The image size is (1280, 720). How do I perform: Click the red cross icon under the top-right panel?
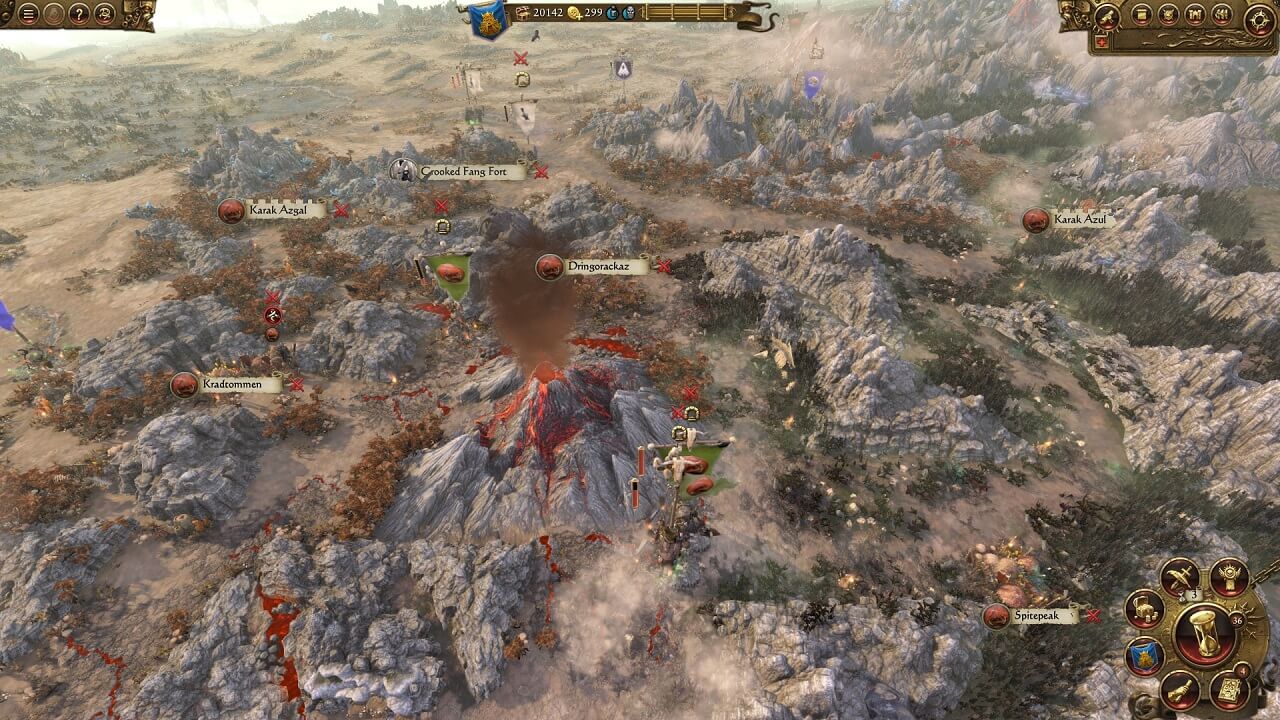1102,40
